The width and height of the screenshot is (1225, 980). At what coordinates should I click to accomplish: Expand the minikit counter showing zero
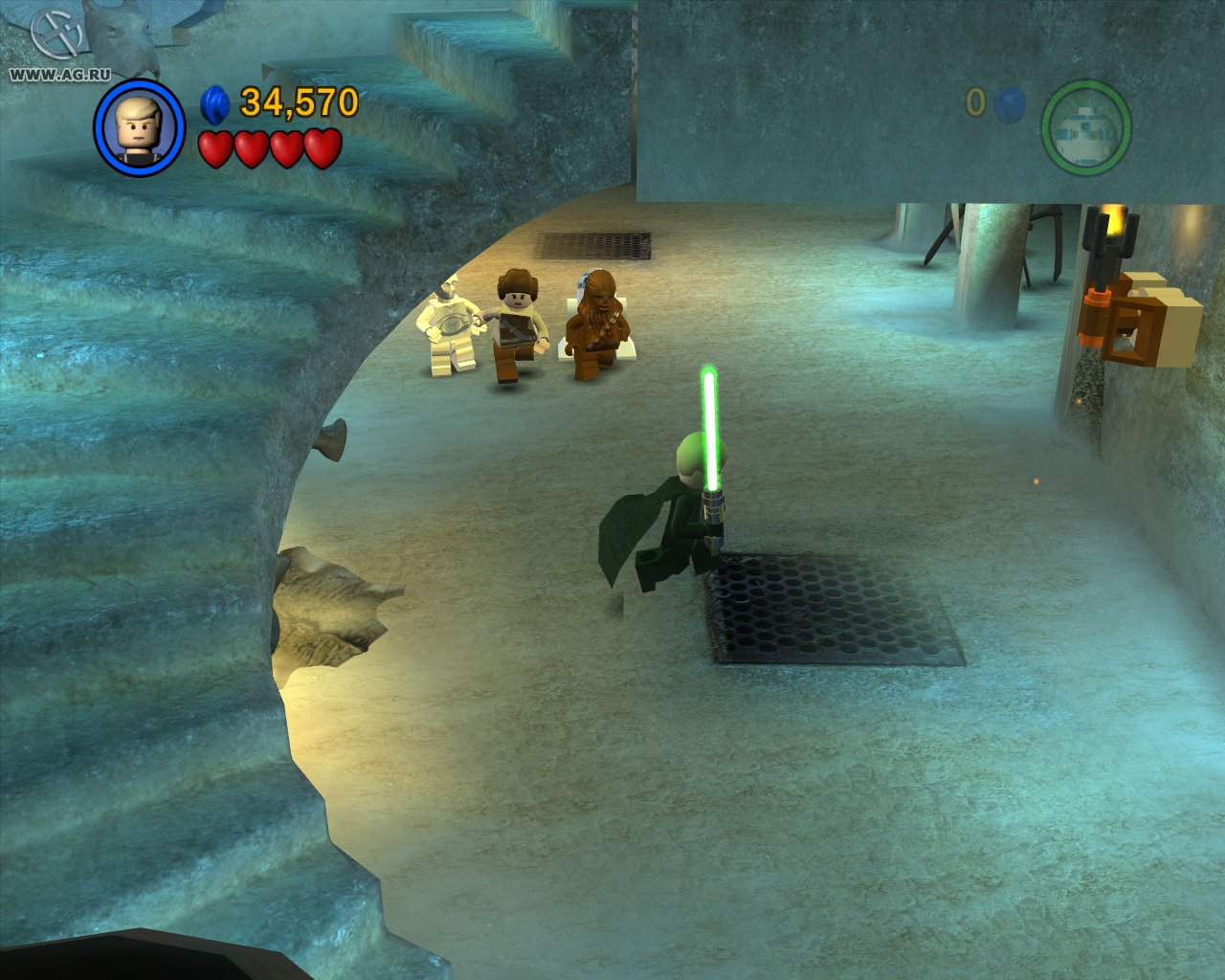coord(977,101)
